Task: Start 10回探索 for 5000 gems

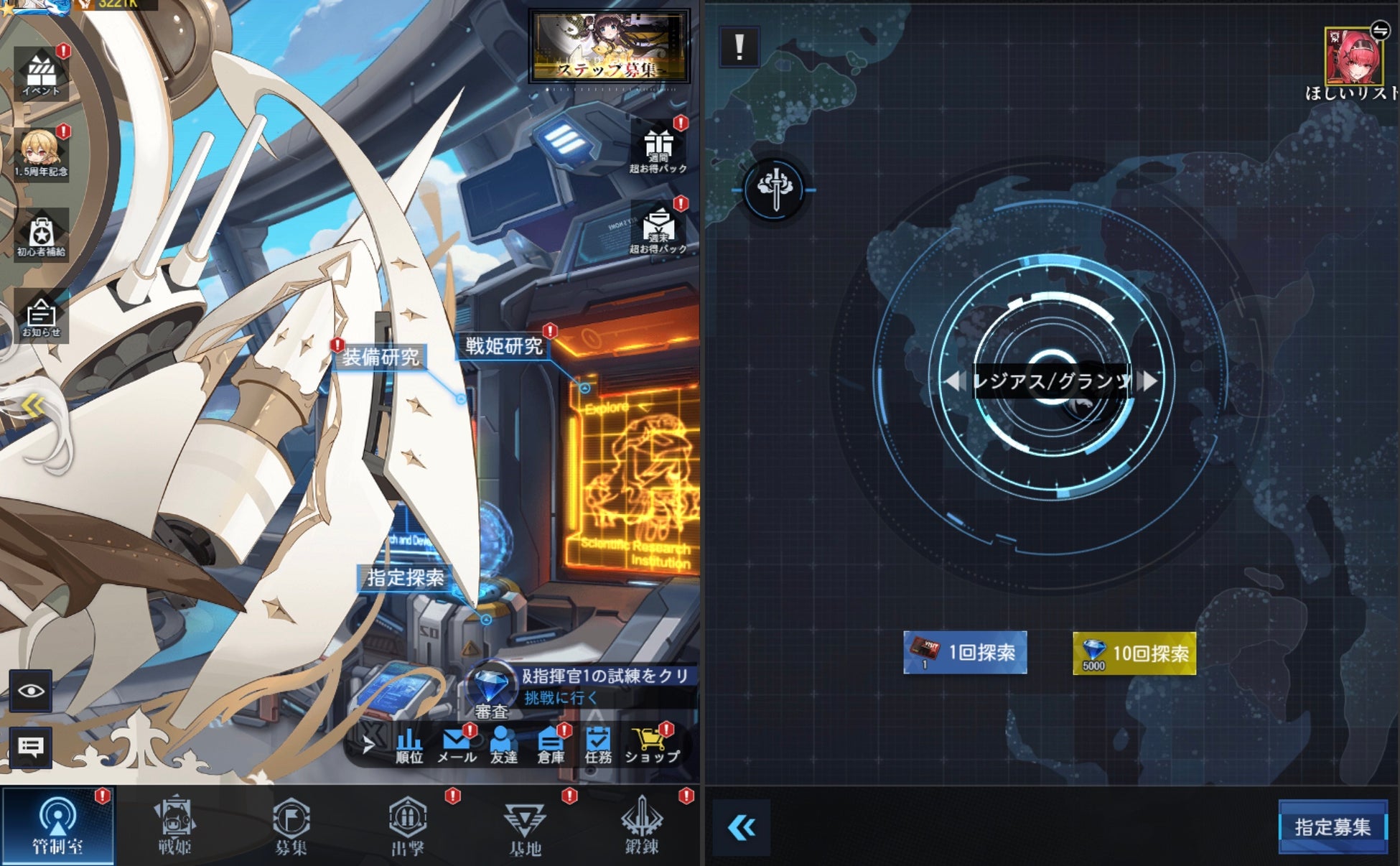Action: tap(1134, 653)
